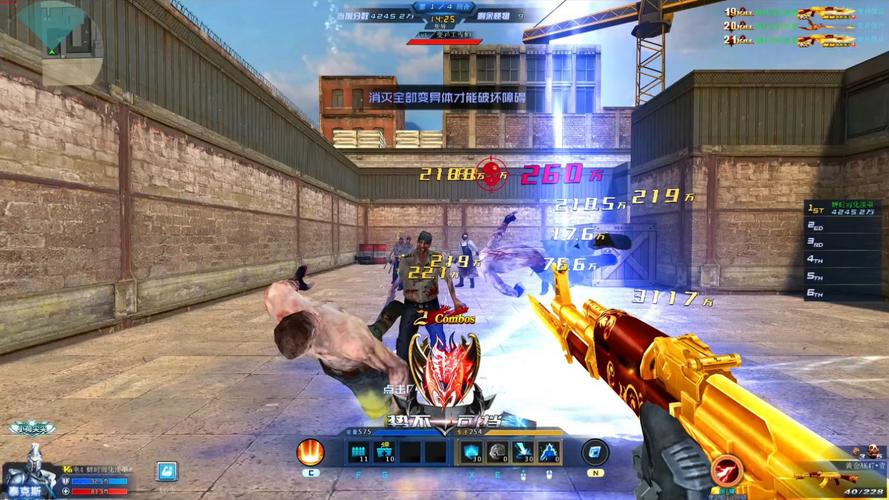Use the blue crystal shard ability
The height and width of the screenshot is (500, 889).
pos(472,453)
